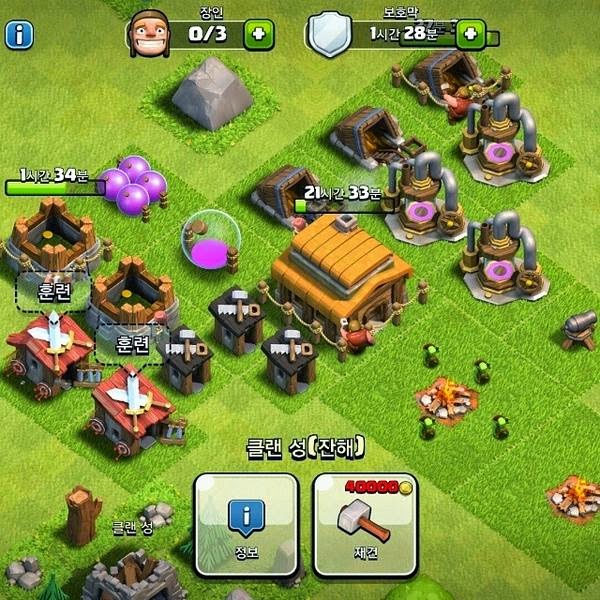The image size is (600, 600).
Task: Add a builder with the green plus
Action: pyautogui.click(x=260, y=35)
